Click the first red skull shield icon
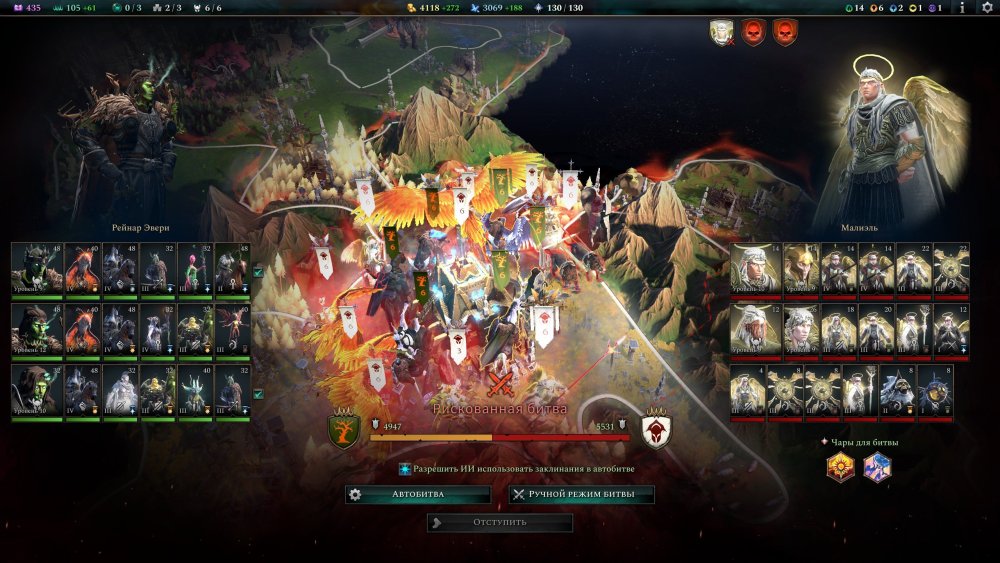This screenshot has width=1000, height=563. [x=753, y=33]
